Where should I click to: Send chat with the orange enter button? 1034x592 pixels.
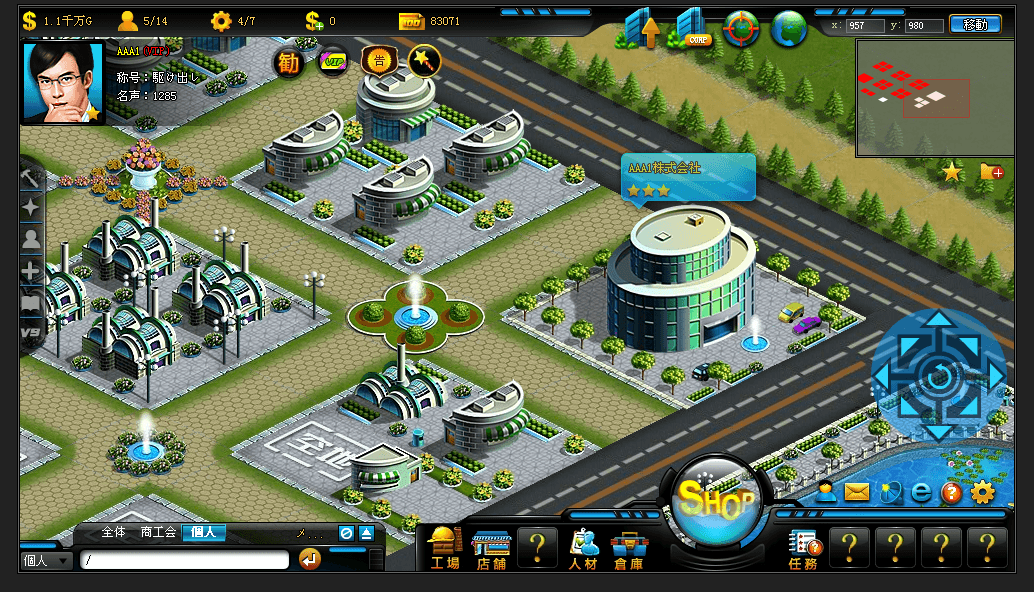310,559
